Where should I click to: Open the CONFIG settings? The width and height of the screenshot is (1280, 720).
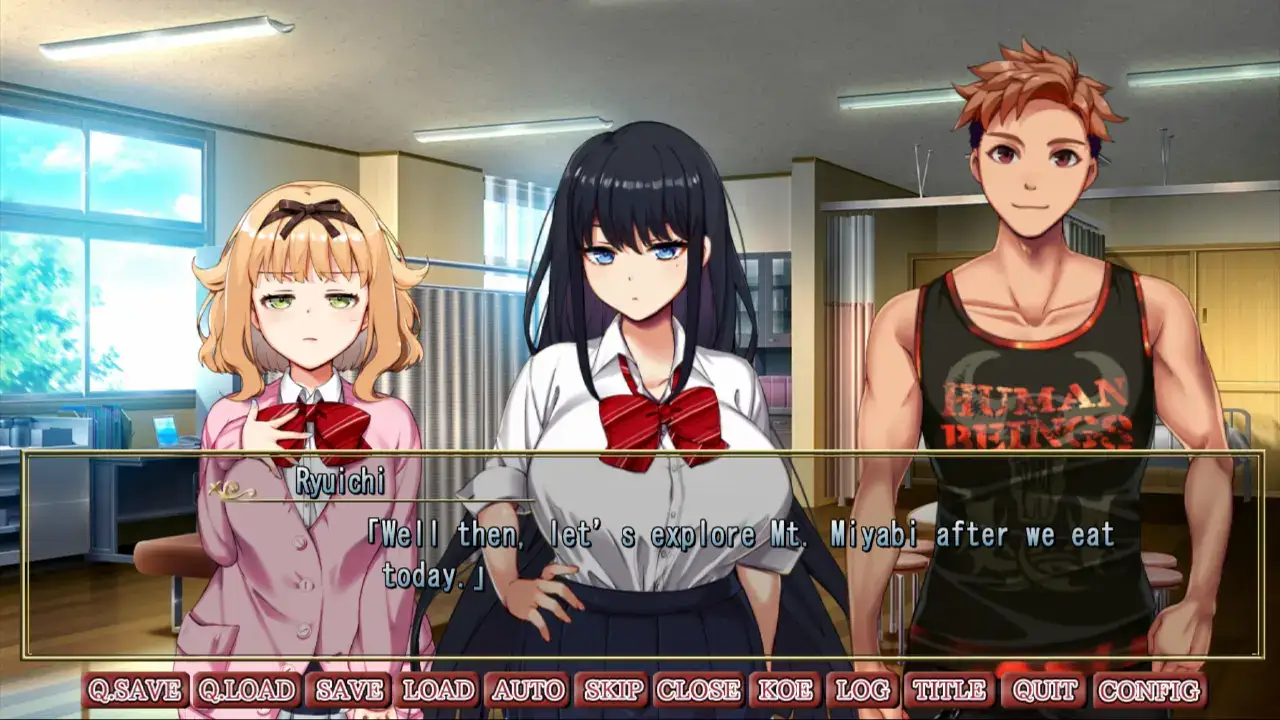coord(1150,690)
